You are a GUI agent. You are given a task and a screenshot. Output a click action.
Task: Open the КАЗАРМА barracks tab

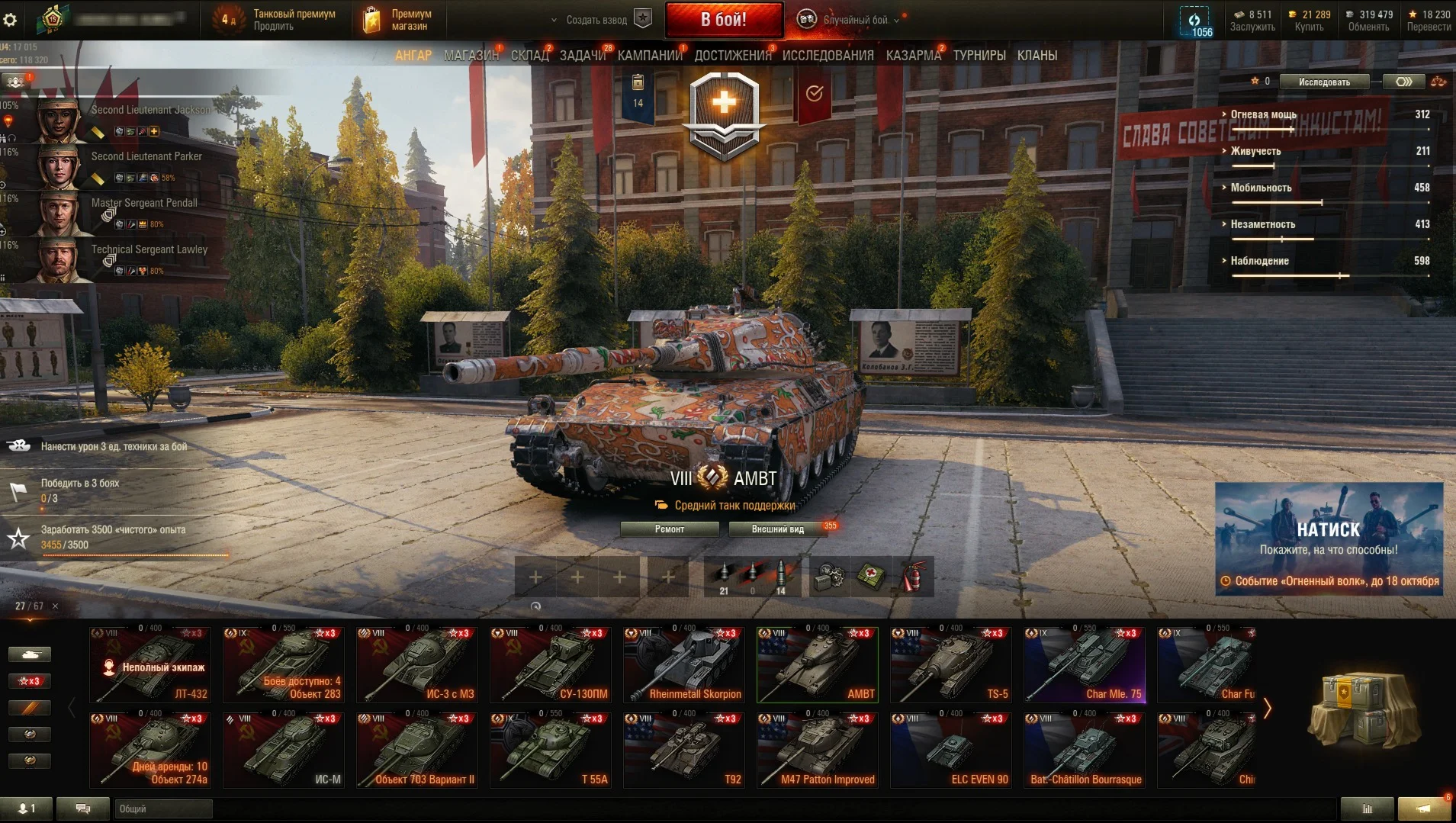click(913, 56)
